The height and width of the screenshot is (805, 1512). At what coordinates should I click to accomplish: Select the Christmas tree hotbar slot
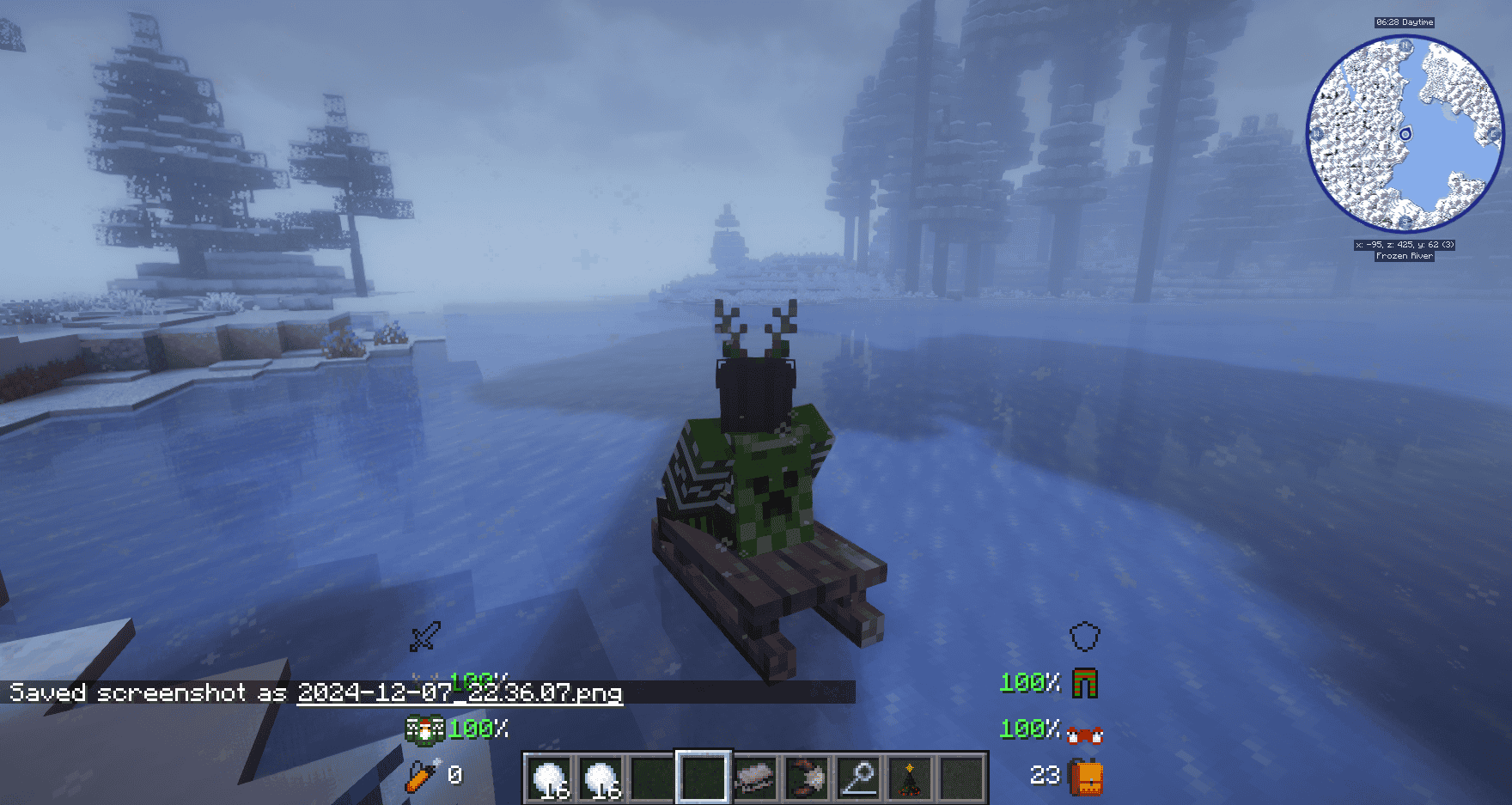coord(909,778)
